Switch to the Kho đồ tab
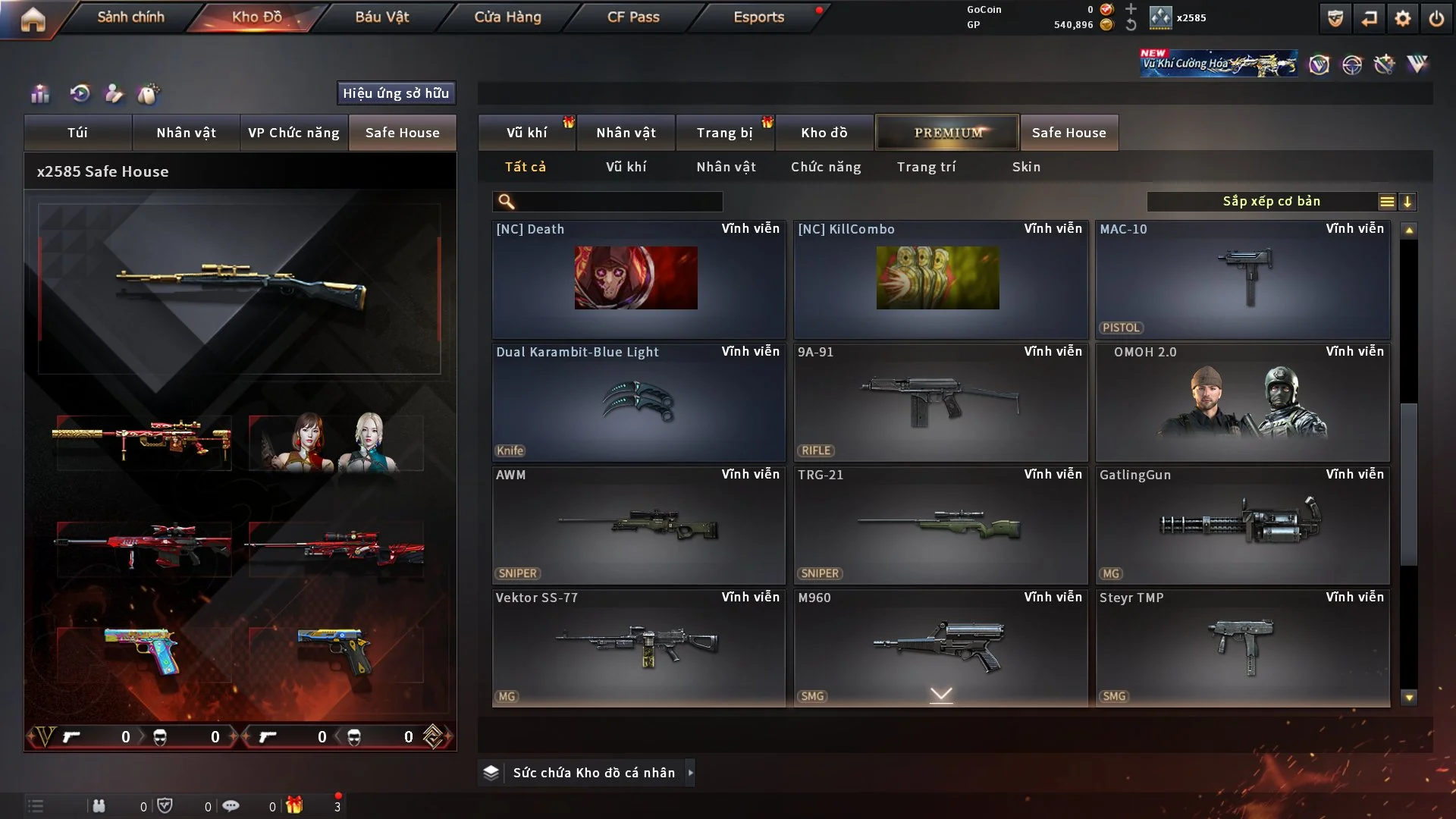The height and width of the screenshot is (819, 1456). pos(824,133)
